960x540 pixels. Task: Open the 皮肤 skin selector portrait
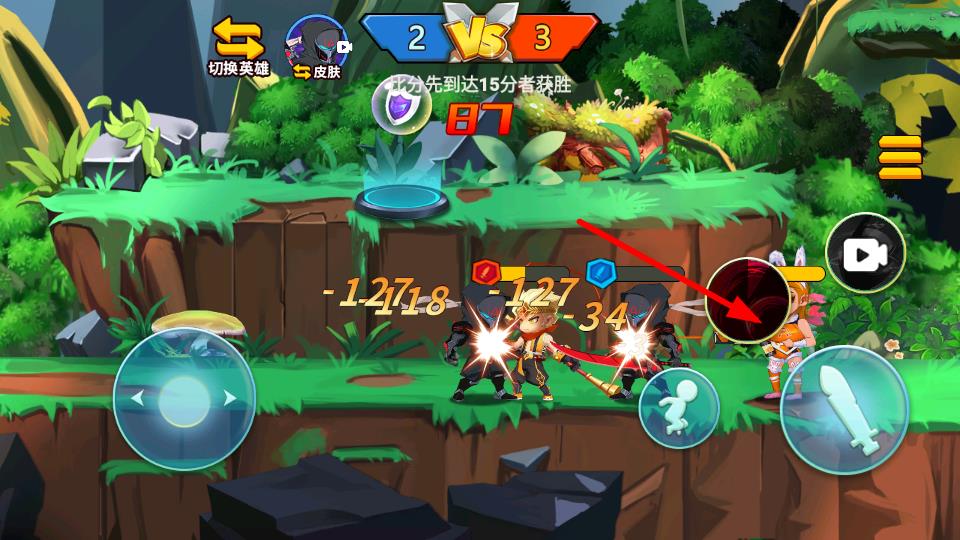(x=317, y=47)
